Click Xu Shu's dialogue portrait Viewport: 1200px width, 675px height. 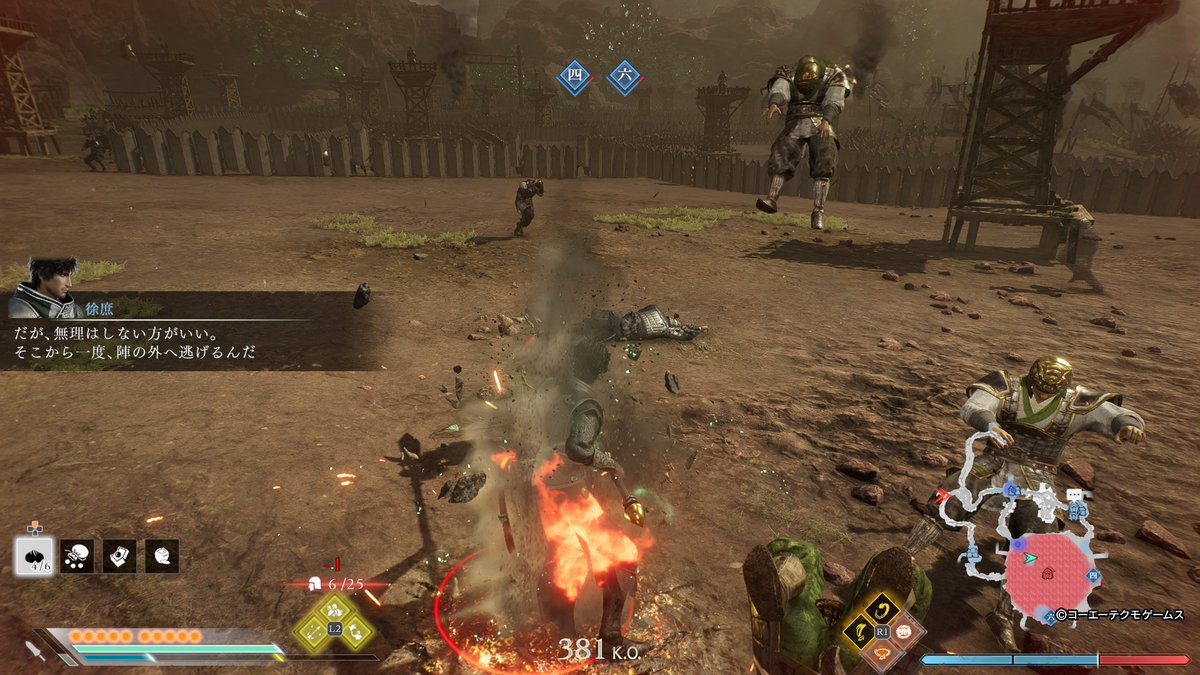46,287
